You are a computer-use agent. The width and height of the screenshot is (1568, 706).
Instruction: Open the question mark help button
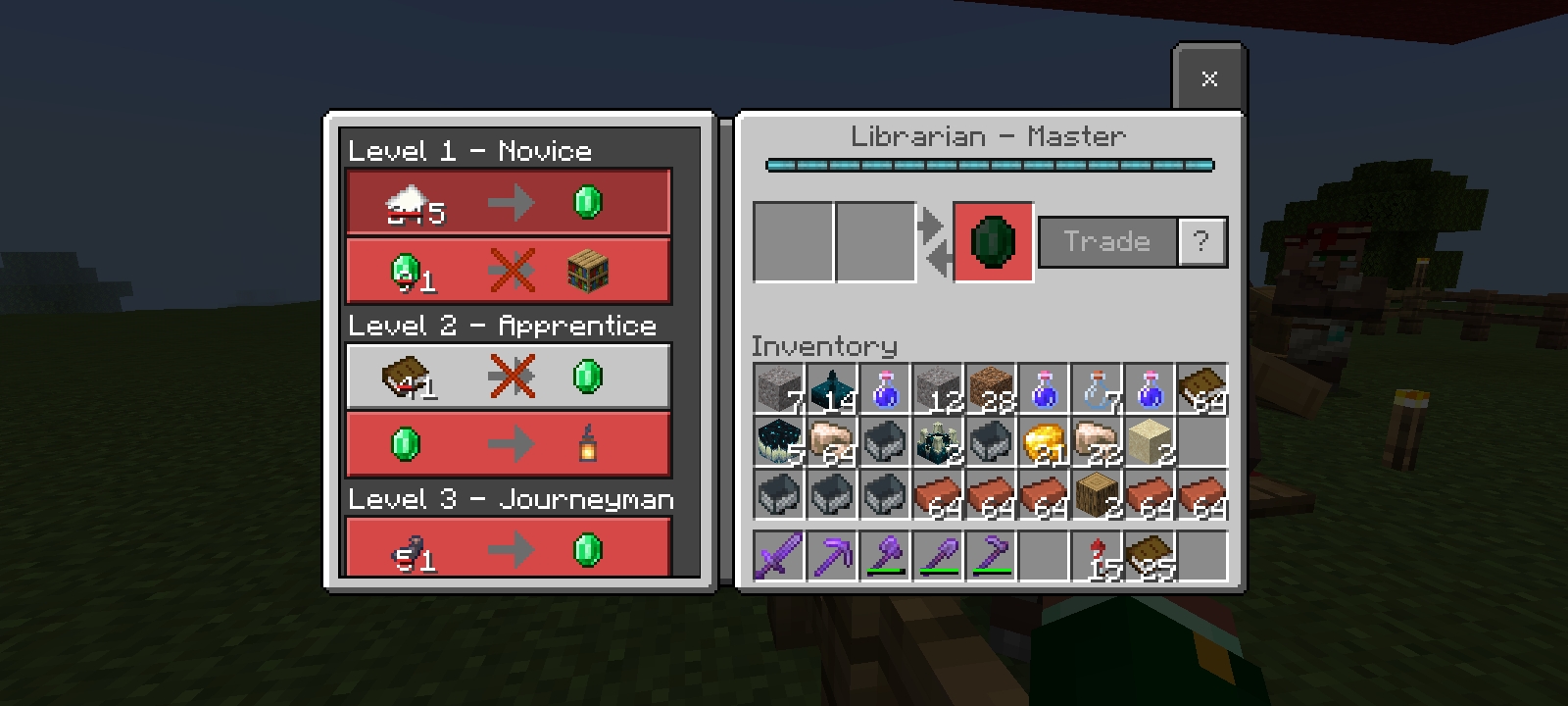pos(1201,241)
